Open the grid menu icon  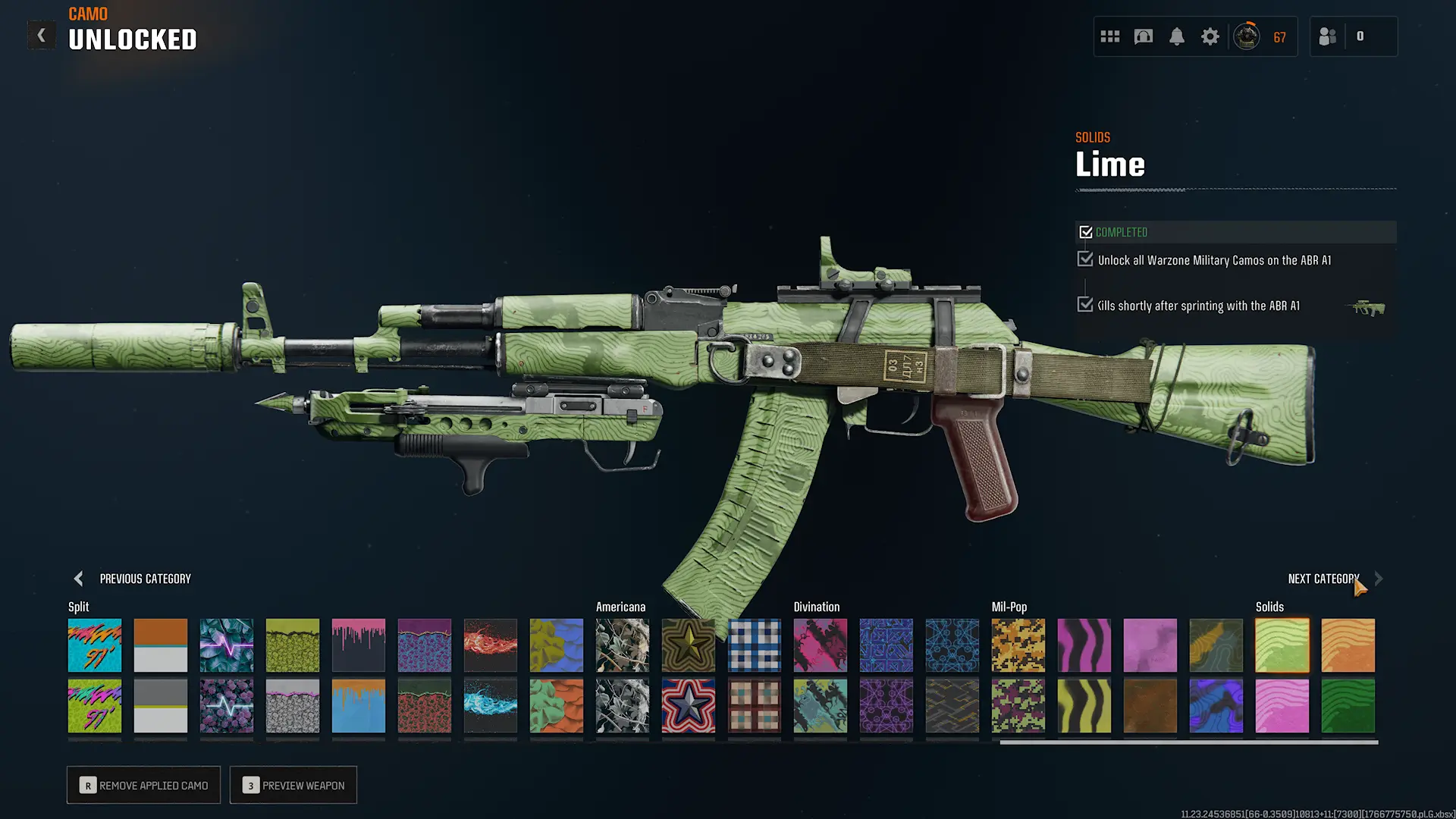pyautogui.click(x=1110, y=36)
